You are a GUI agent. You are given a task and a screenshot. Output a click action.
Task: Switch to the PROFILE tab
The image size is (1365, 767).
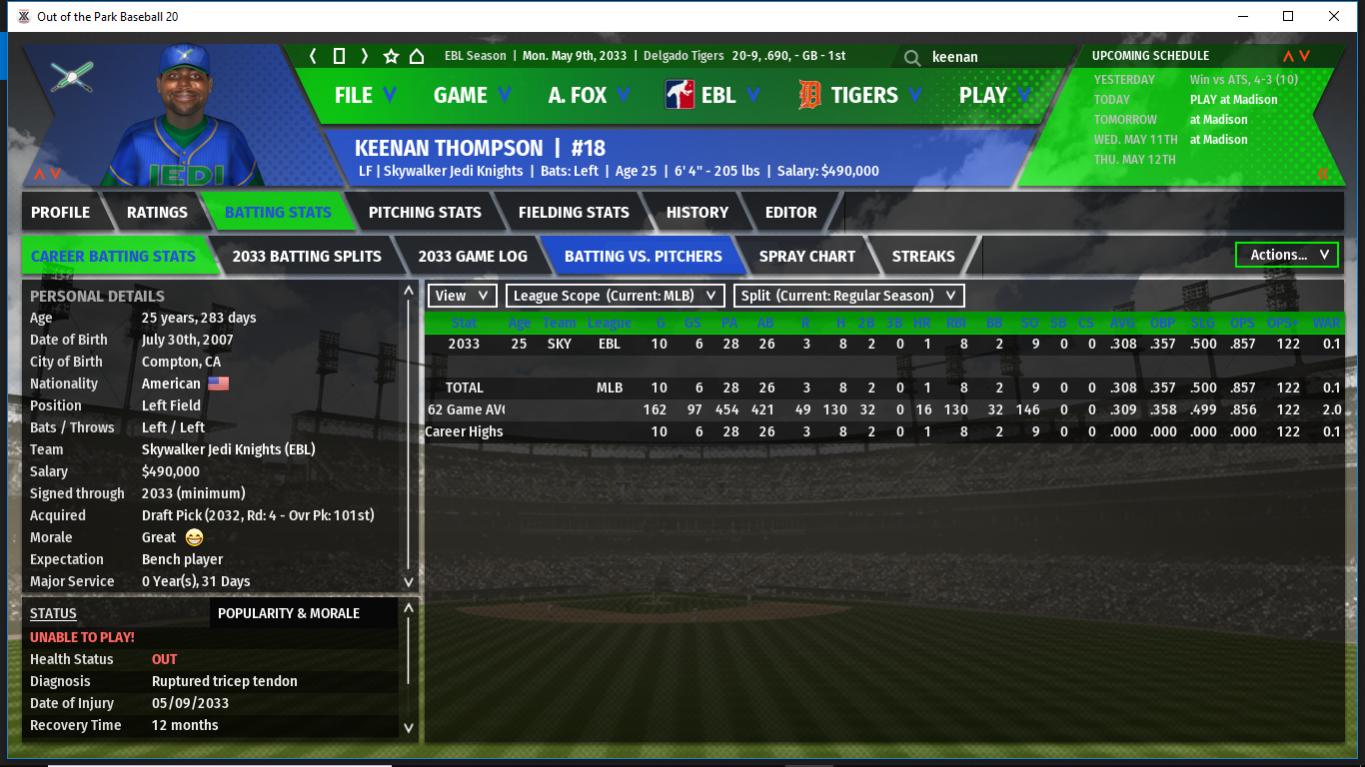(60, 212)
